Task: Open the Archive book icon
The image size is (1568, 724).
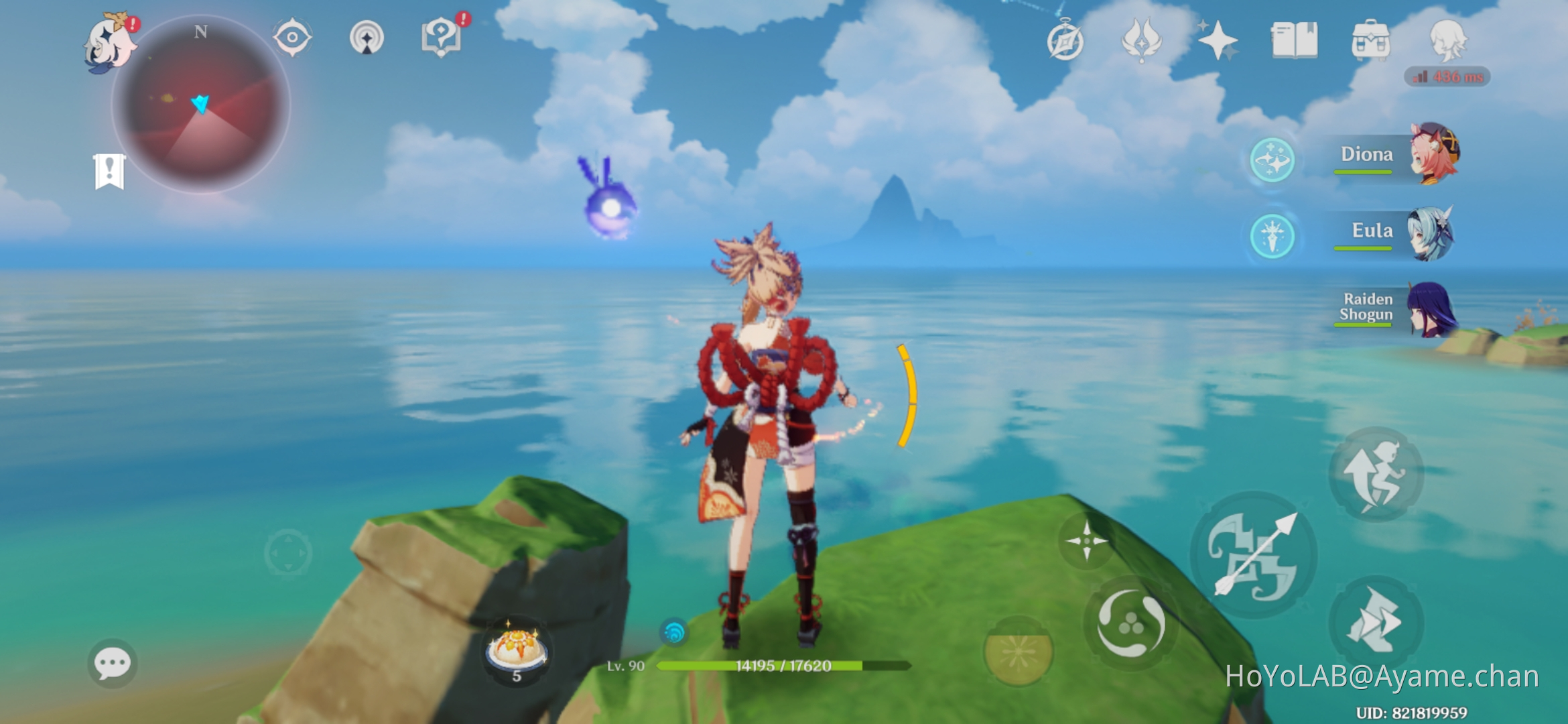Action: coord(1296,42)
